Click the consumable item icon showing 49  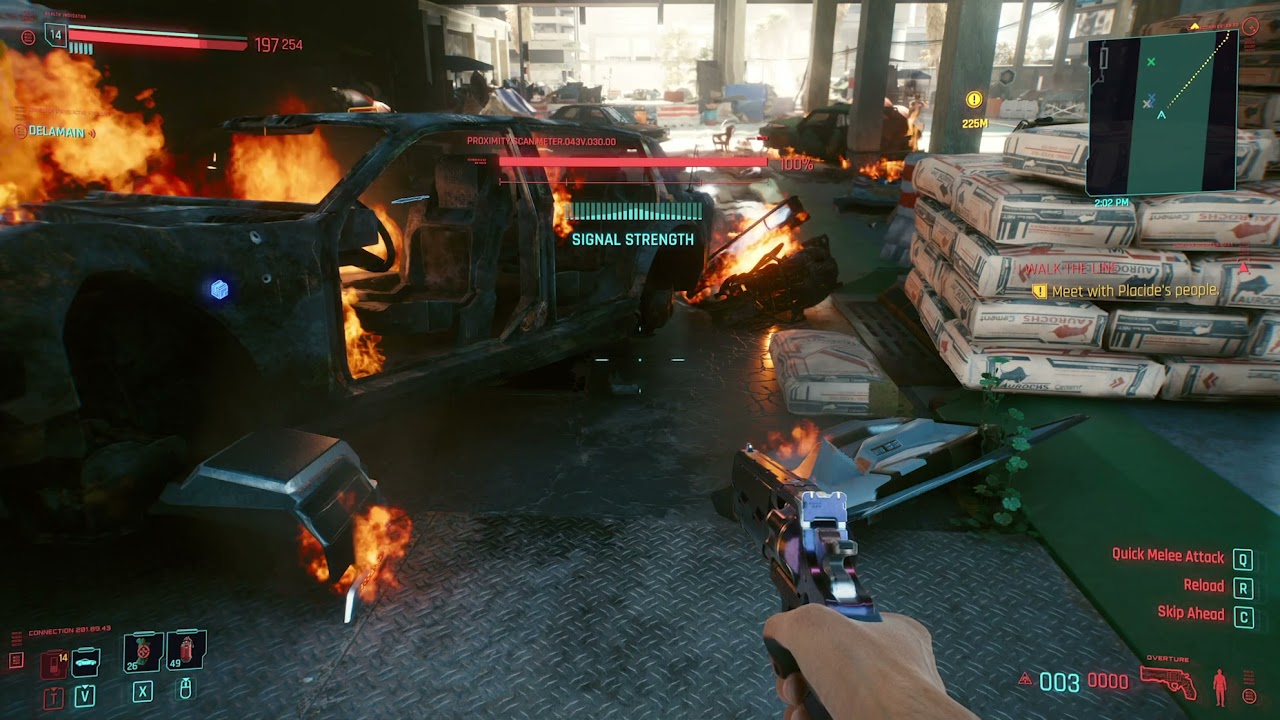186,652
